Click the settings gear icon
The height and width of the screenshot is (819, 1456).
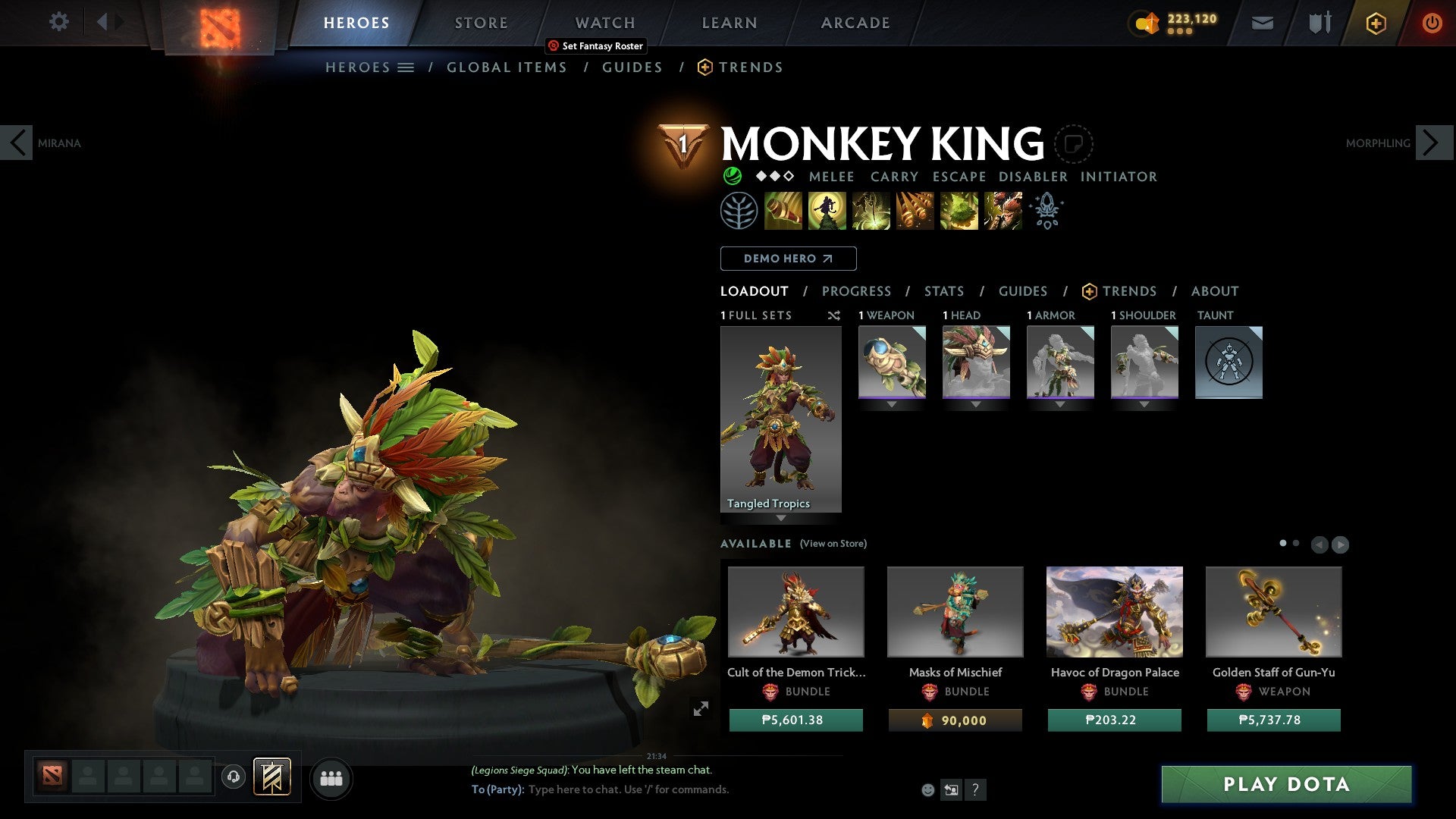[58, 22]
